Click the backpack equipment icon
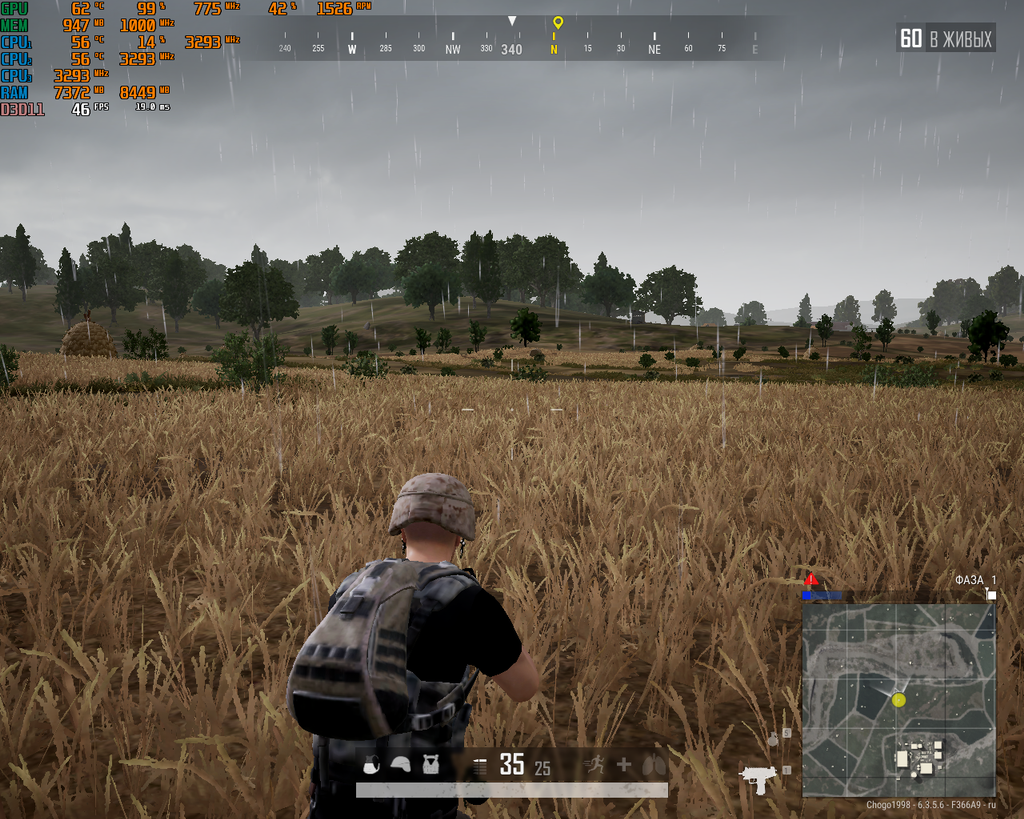 click(370, 765)
